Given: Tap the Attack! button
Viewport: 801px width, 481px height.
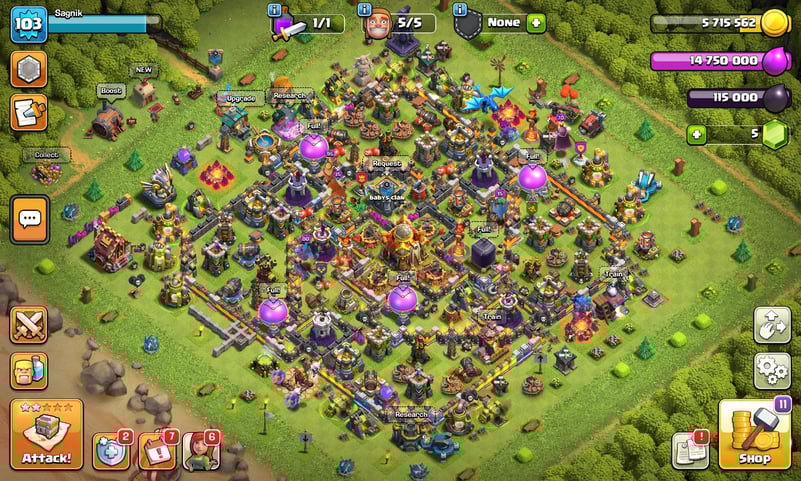Looking at the screenshot, I should tap(46, 435).
